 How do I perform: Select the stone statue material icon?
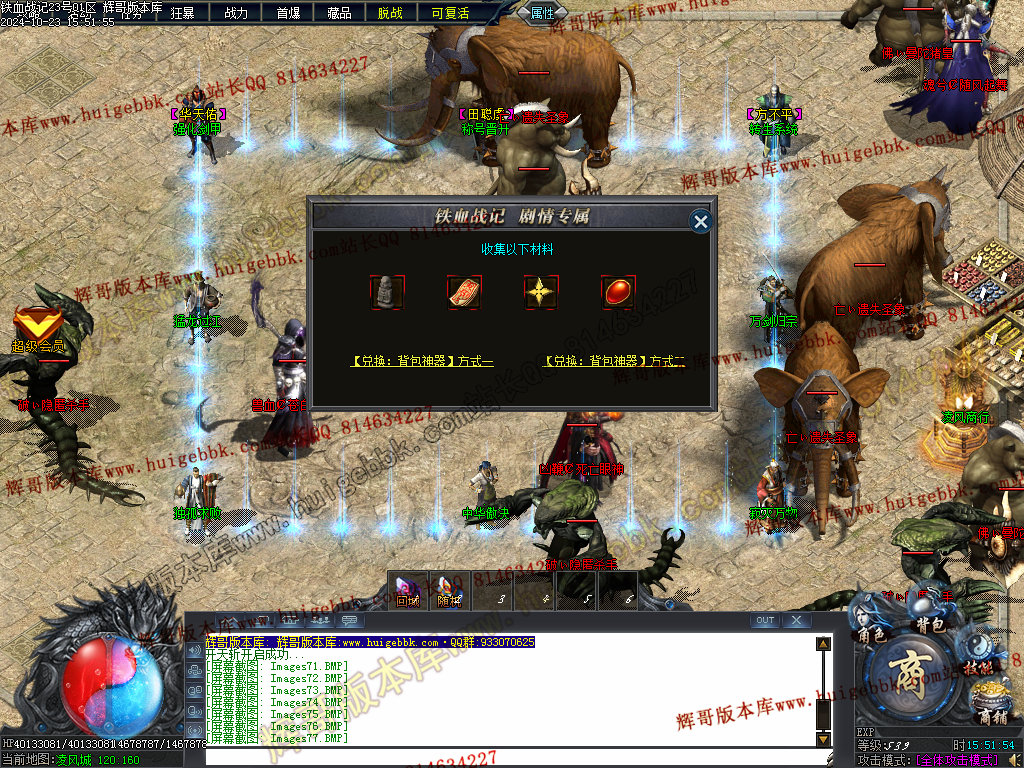[x=387, y=292]
